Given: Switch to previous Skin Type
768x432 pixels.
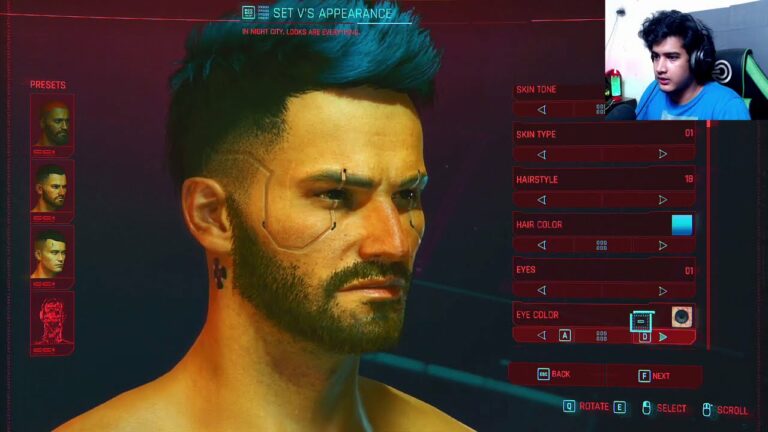Looking at the screenshot, I should [542, 154].
